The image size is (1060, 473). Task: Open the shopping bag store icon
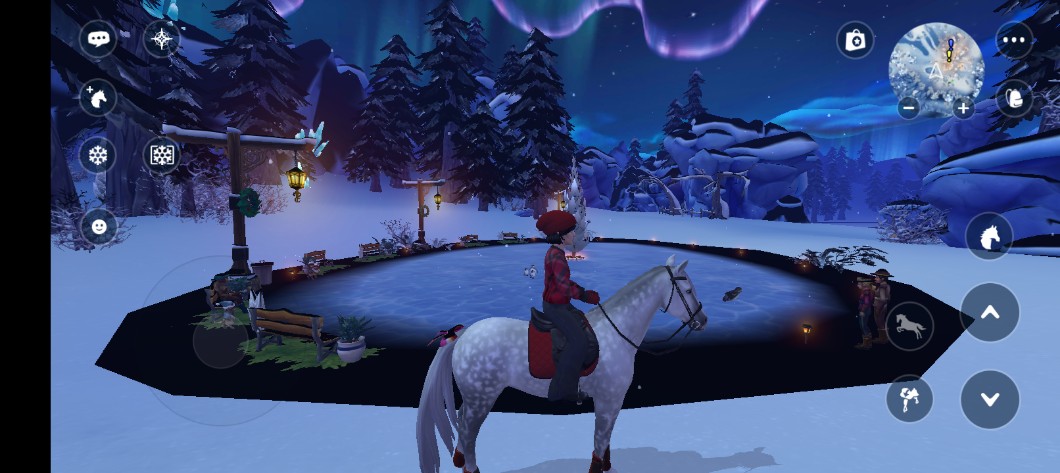coord(855,40)
